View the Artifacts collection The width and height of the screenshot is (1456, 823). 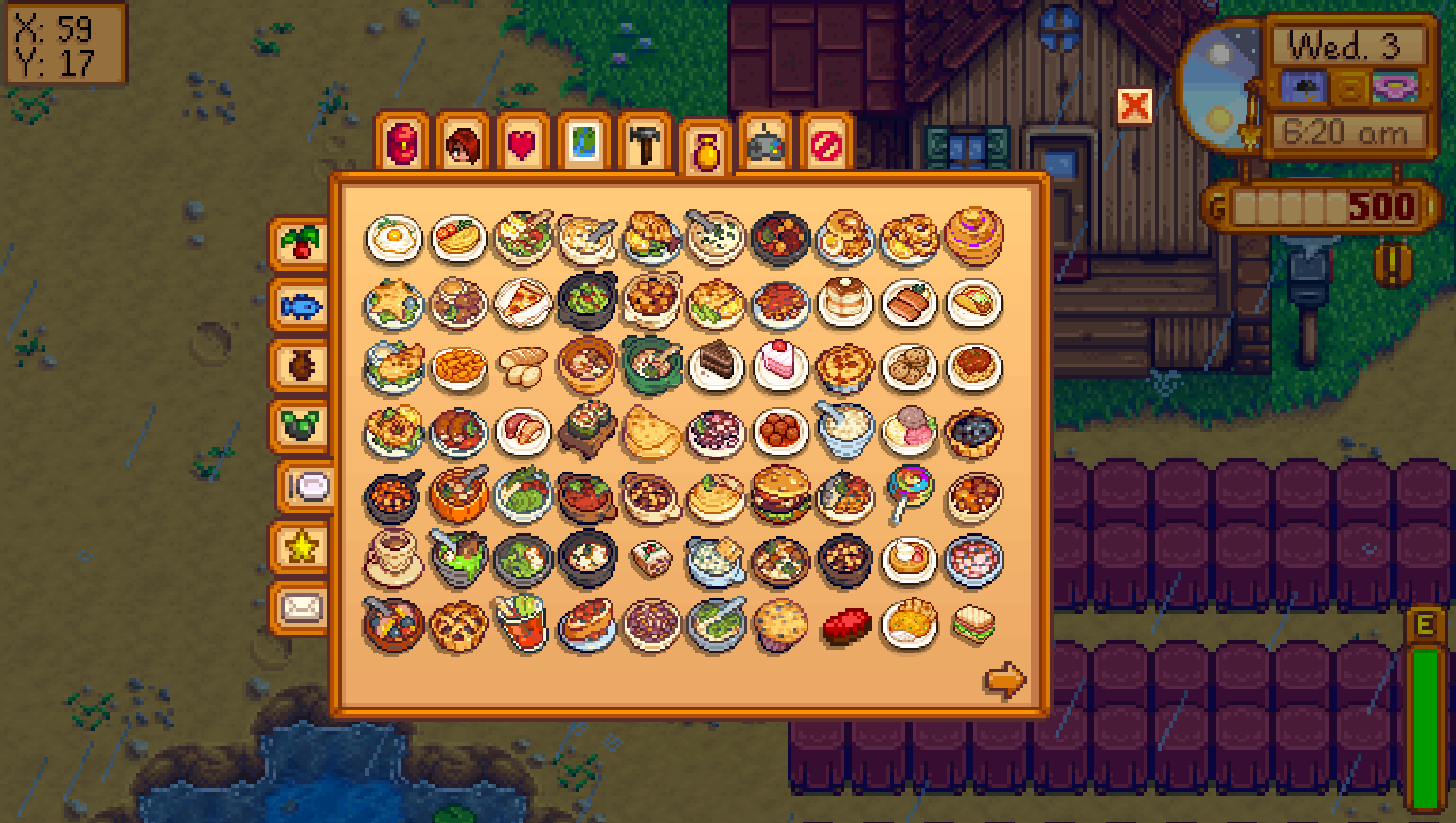click(301, 367)
